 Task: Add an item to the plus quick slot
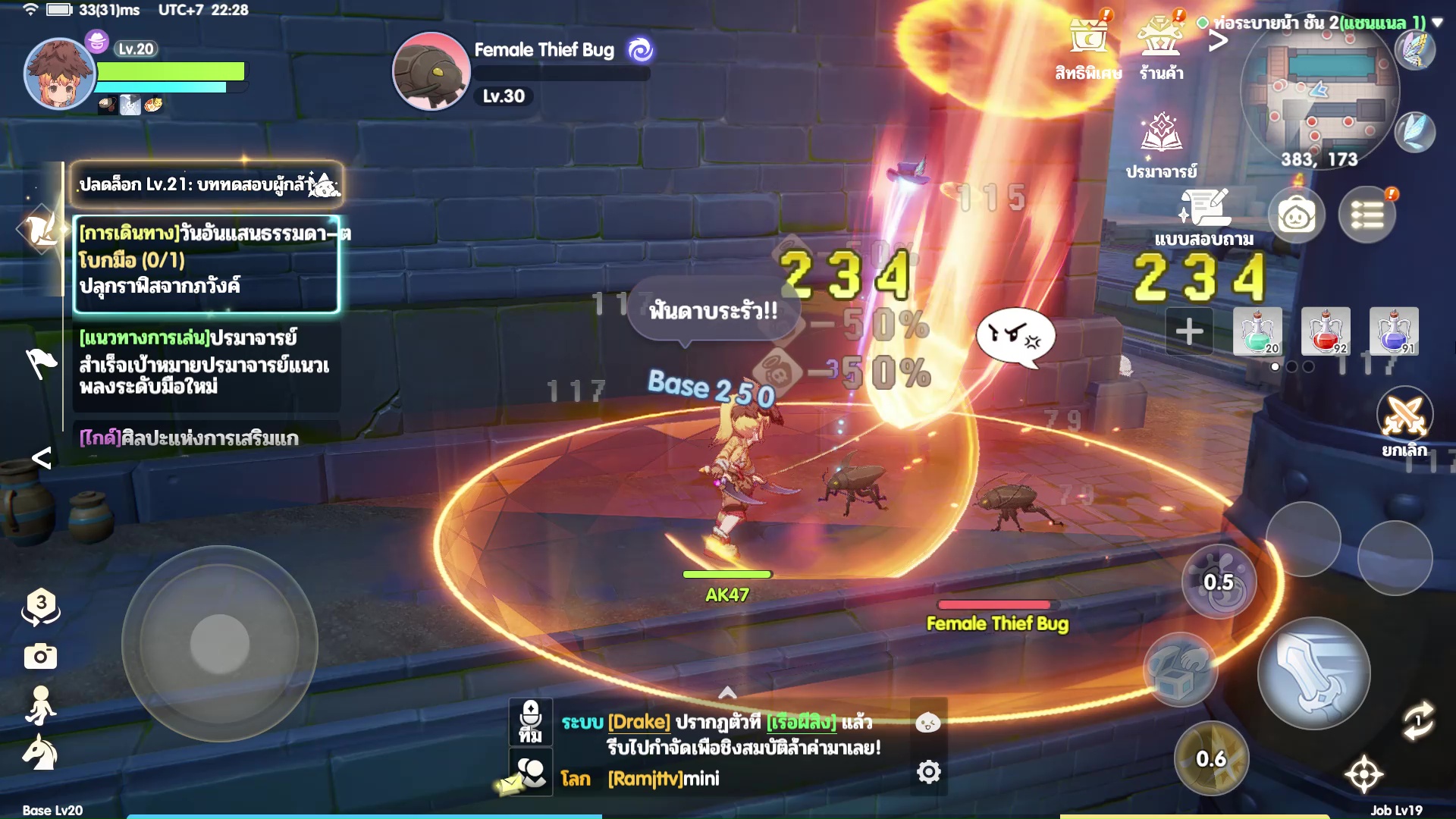click(1189, 331)
